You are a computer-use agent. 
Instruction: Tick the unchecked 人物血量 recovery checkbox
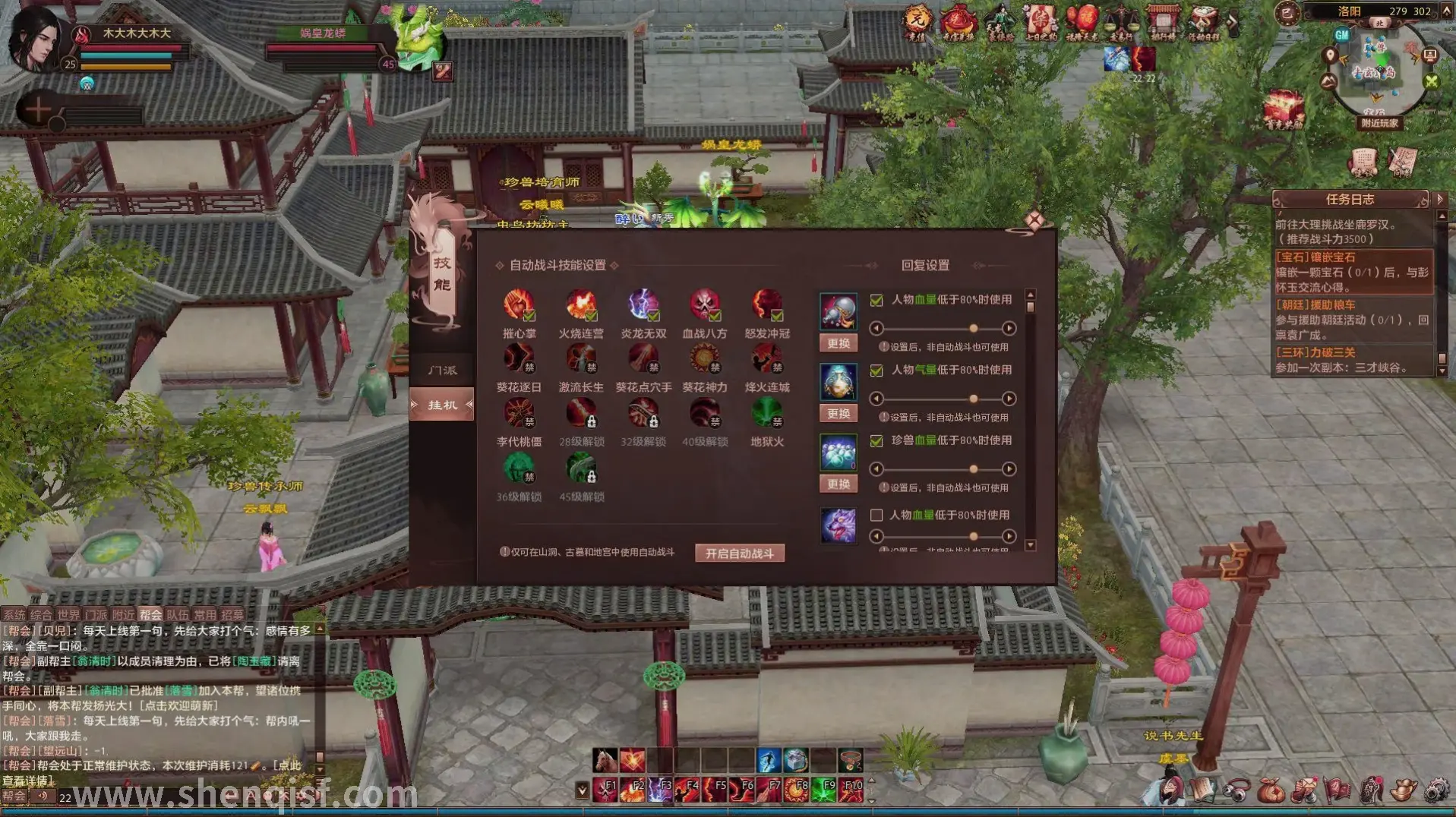pos(876,516)
